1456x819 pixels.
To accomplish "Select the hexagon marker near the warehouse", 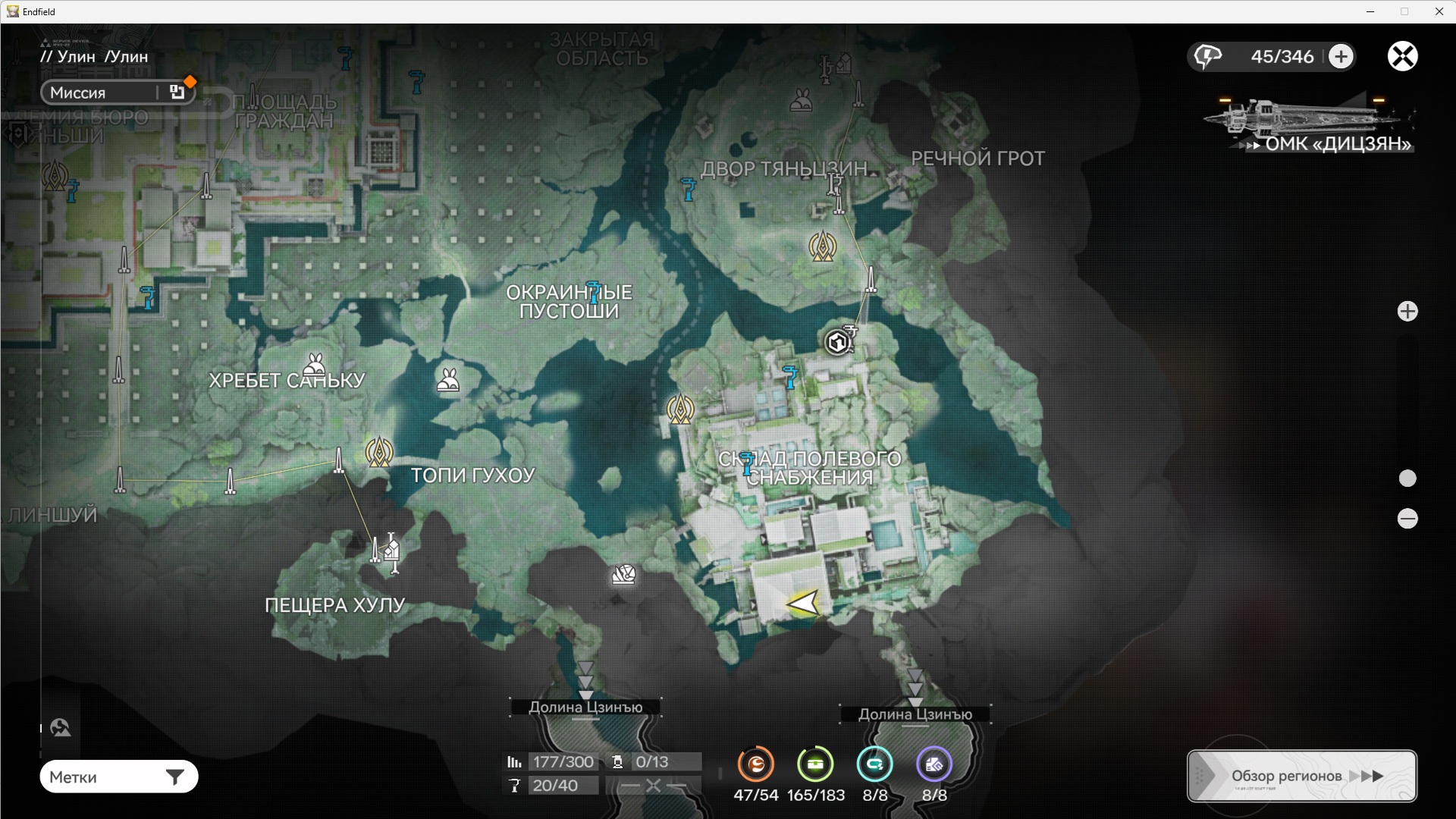I will (x=837, y=343).
